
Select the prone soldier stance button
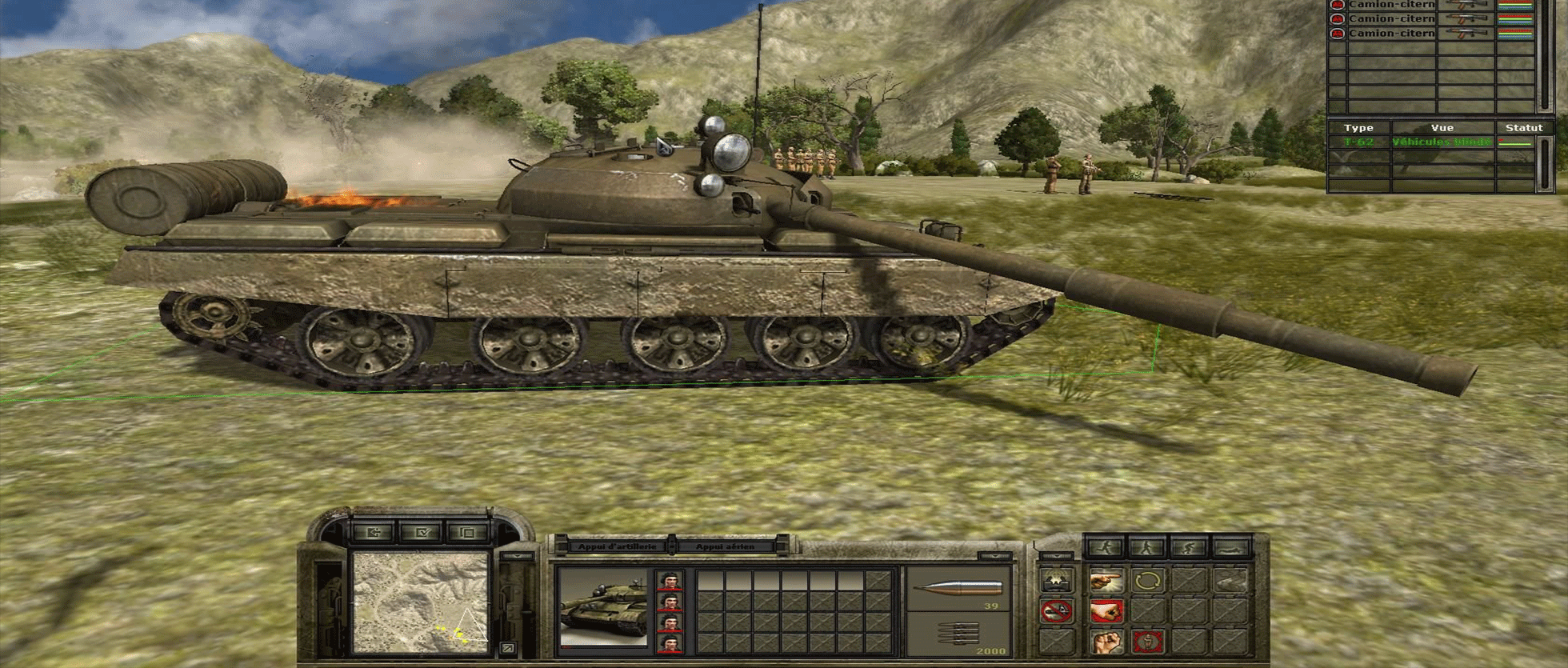pos(1231,547)
